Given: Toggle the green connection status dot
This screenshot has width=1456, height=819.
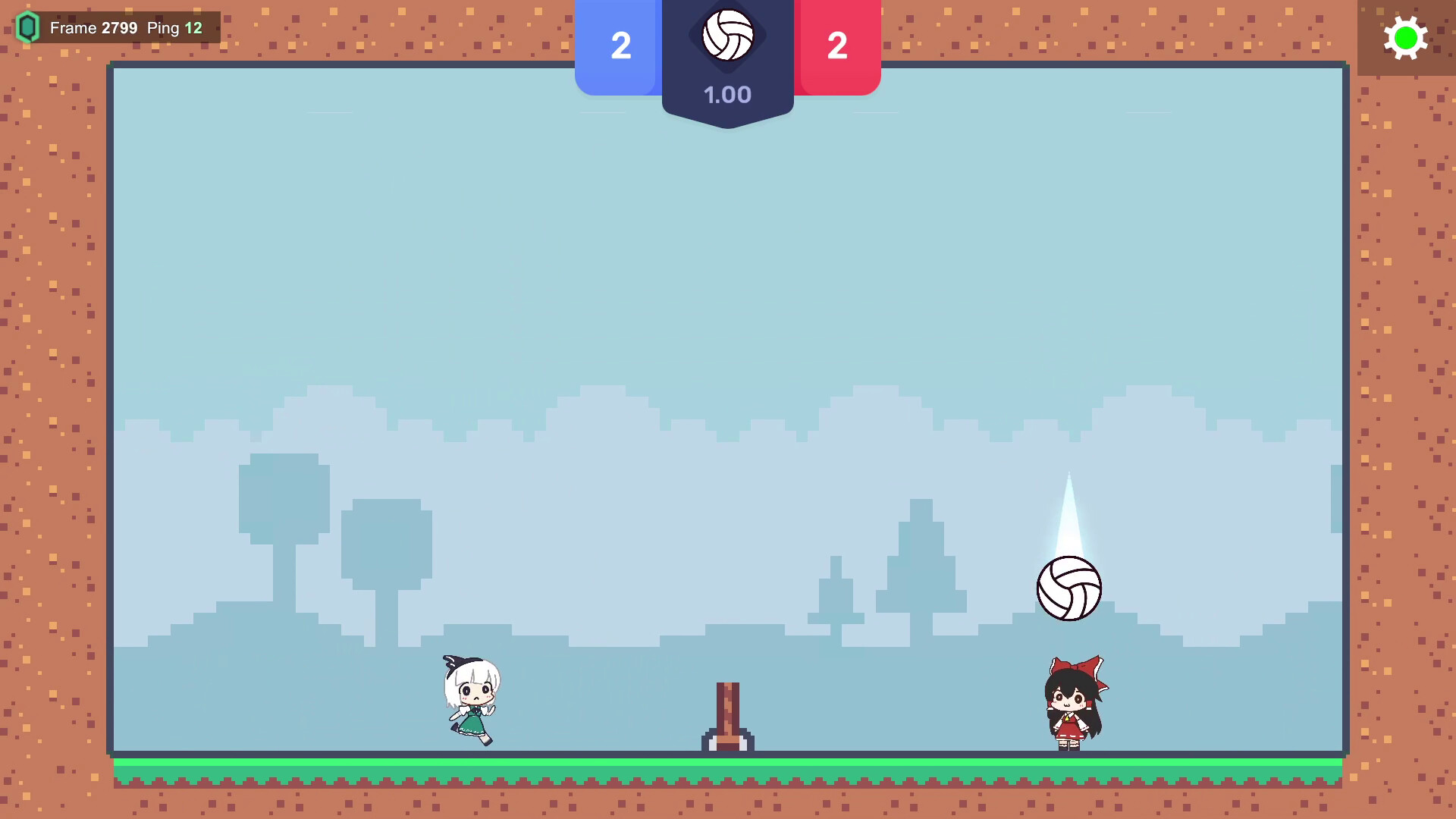Looking at the screenshot, I should click(x=1407, y=38).
